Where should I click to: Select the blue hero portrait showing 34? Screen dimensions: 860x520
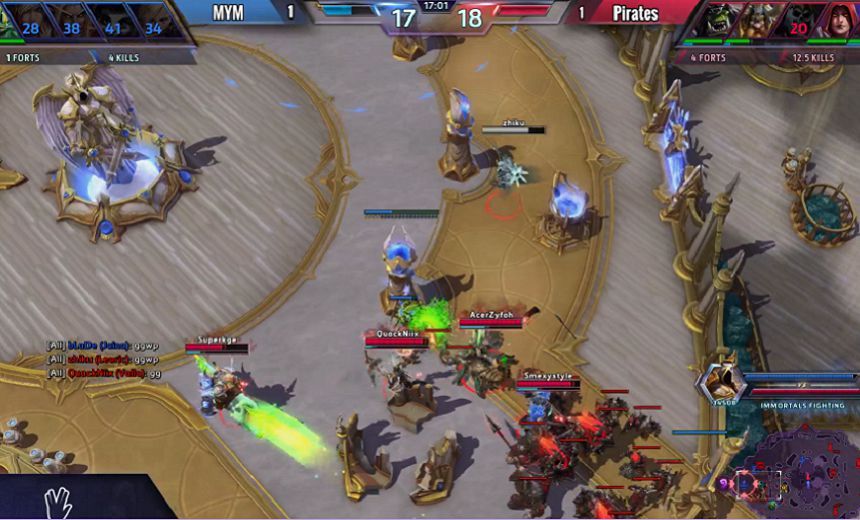[x=151, y=24]
